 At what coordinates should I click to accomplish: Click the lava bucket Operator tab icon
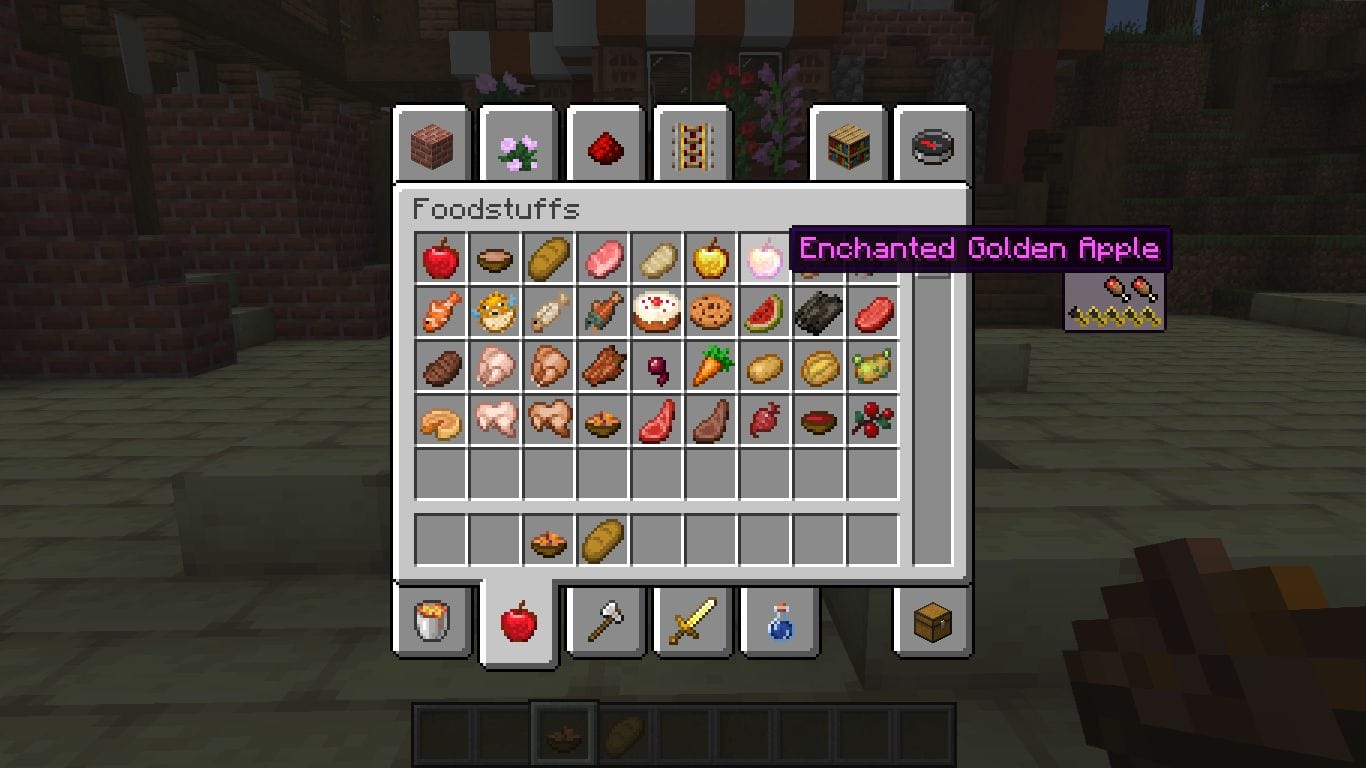(x=432, y=620)
